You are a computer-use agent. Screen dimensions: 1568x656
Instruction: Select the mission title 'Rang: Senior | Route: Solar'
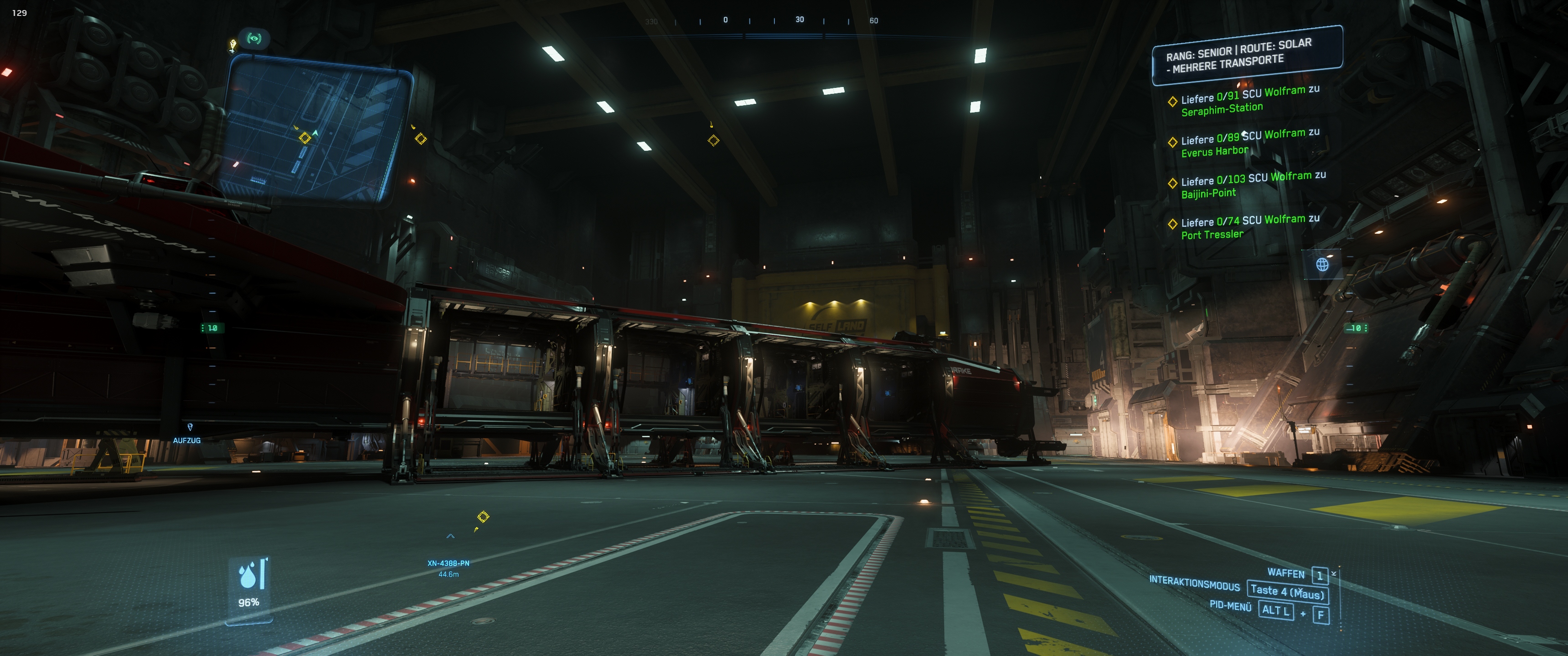point(1246,55)
